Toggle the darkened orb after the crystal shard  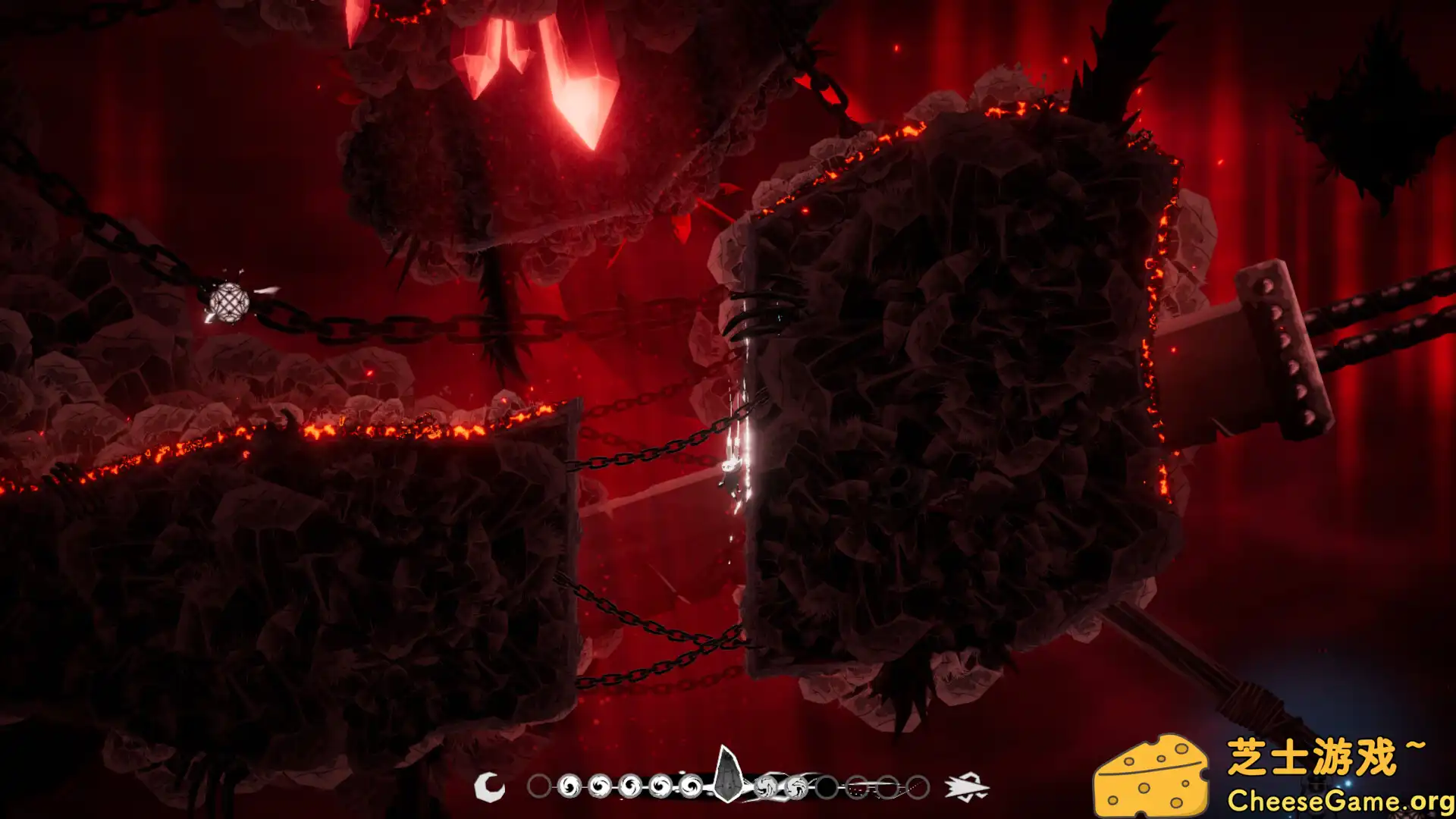coord(827,786)
